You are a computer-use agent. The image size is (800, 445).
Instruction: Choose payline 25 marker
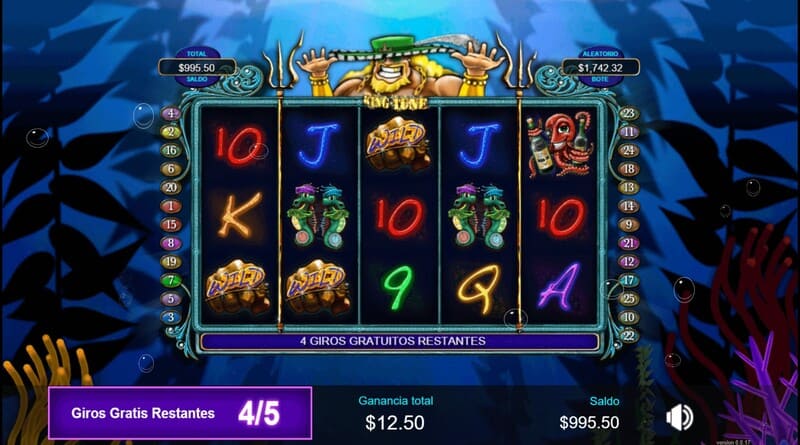point(629,298)
